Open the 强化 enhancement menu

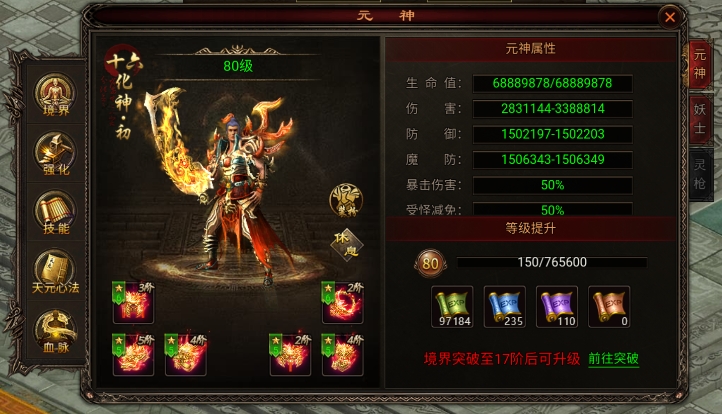pos(53,155)
